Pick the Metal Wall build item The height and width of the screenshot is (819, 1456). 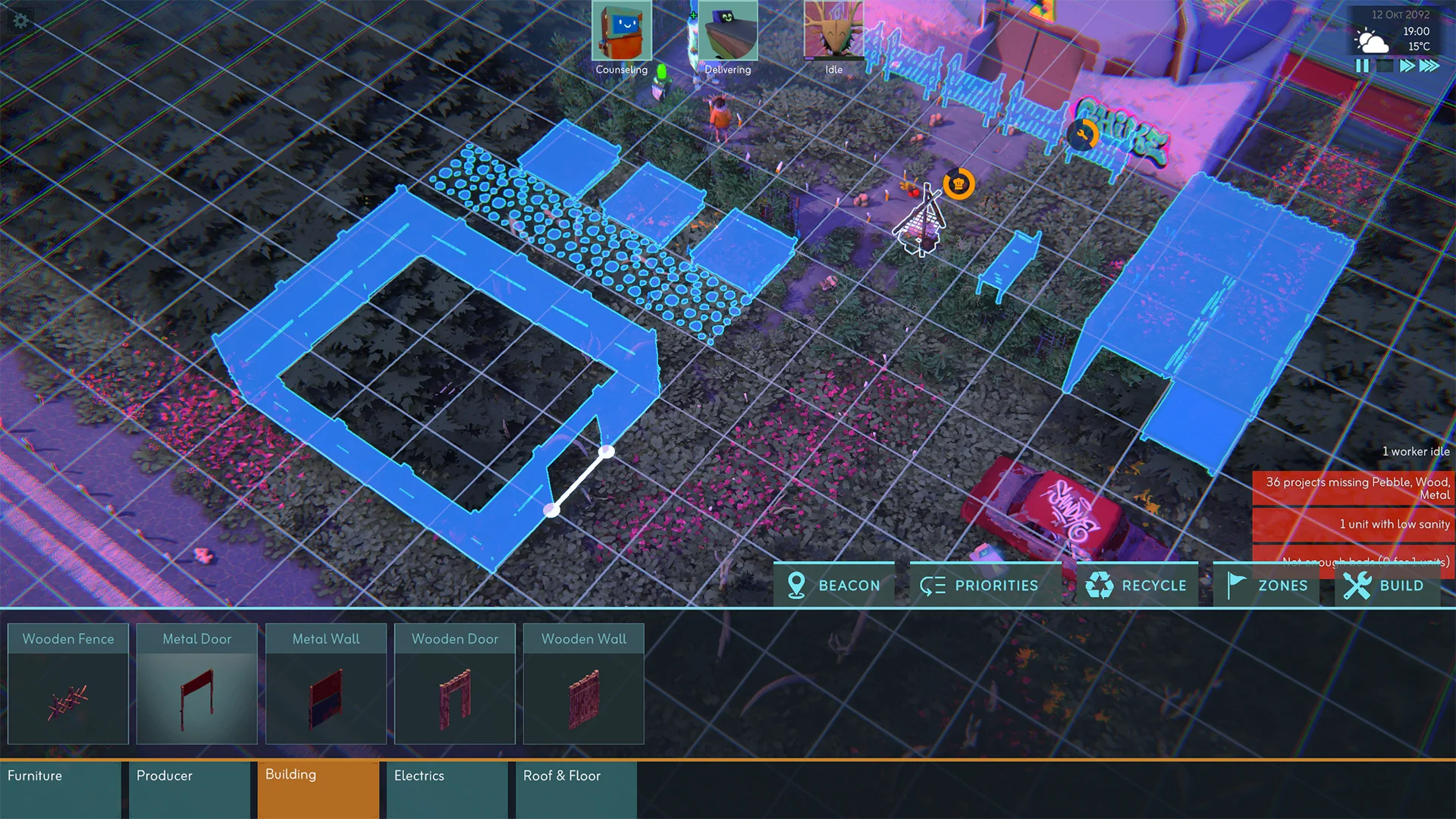pyautogui.click(x=326, y=683)
